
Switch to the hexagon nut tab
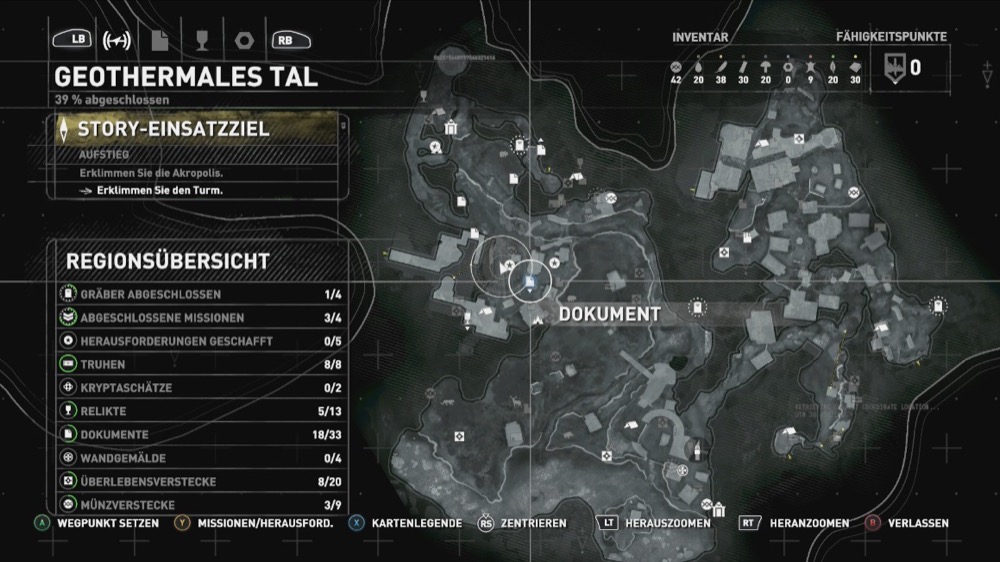click(x=241, y=41)
